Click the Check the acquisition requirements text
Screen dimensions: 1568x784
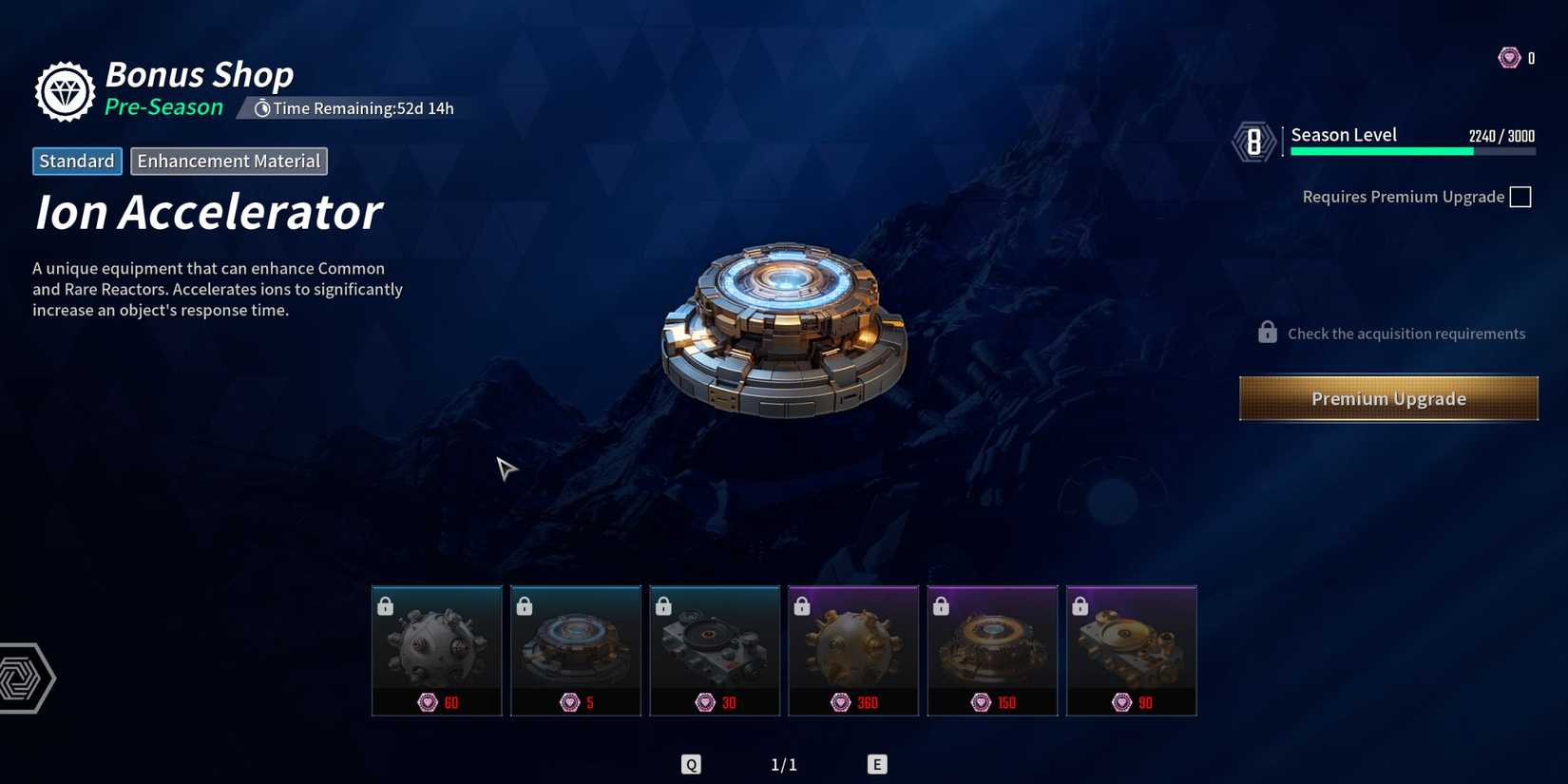click(1406, 333)
